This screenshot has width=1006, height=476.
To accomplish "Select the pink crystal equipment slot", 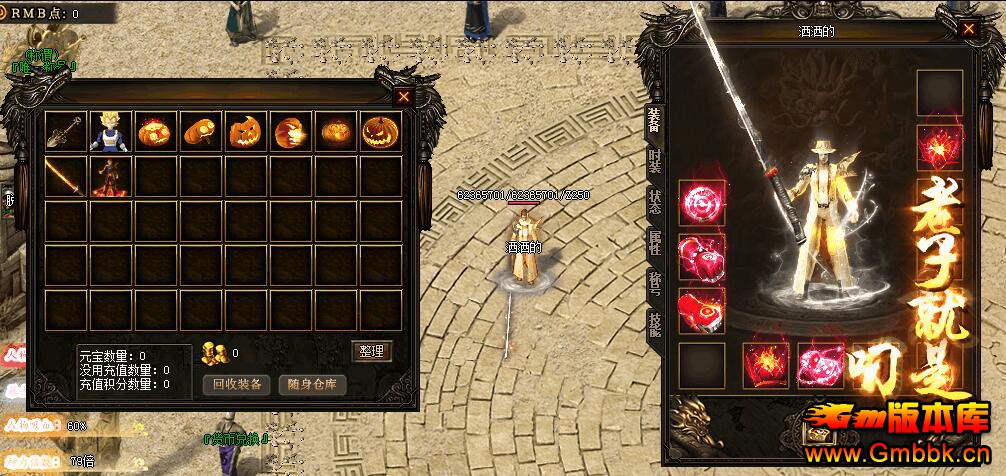I will coord(820,365).
